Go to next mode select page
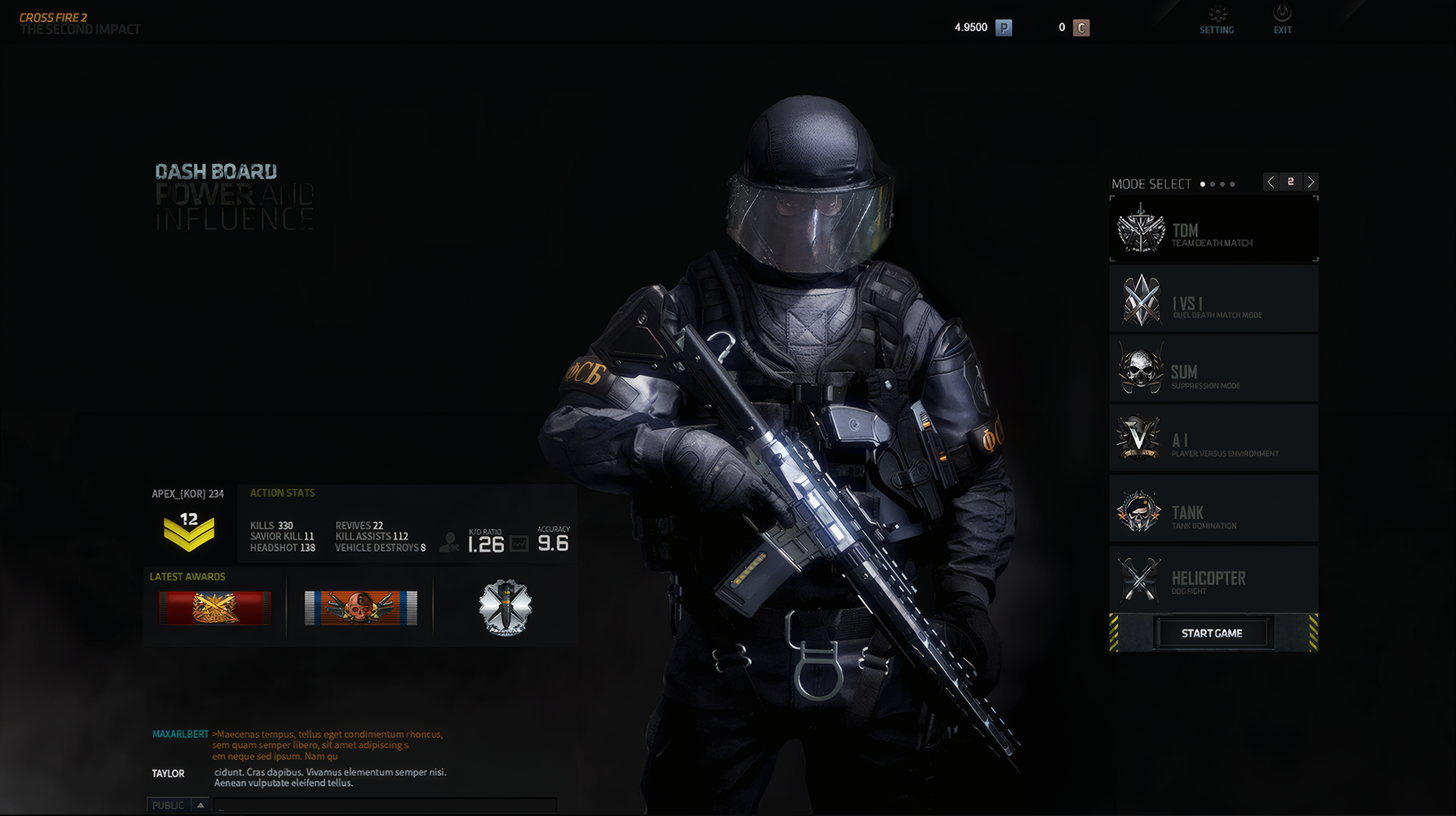This screenshot has height=816, width=1456. [x=1311, y=182]
